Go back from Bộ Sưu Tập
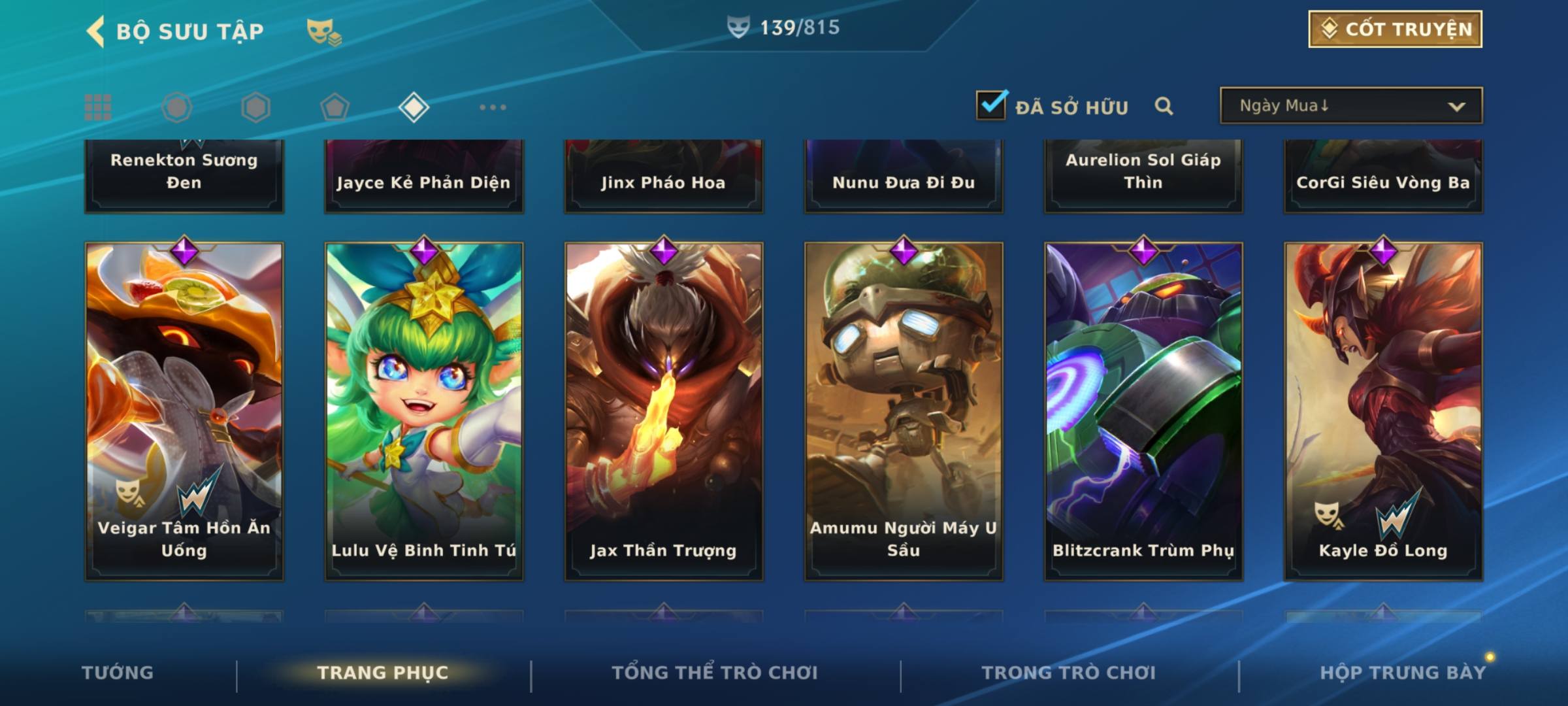 [x=96, y=31]
